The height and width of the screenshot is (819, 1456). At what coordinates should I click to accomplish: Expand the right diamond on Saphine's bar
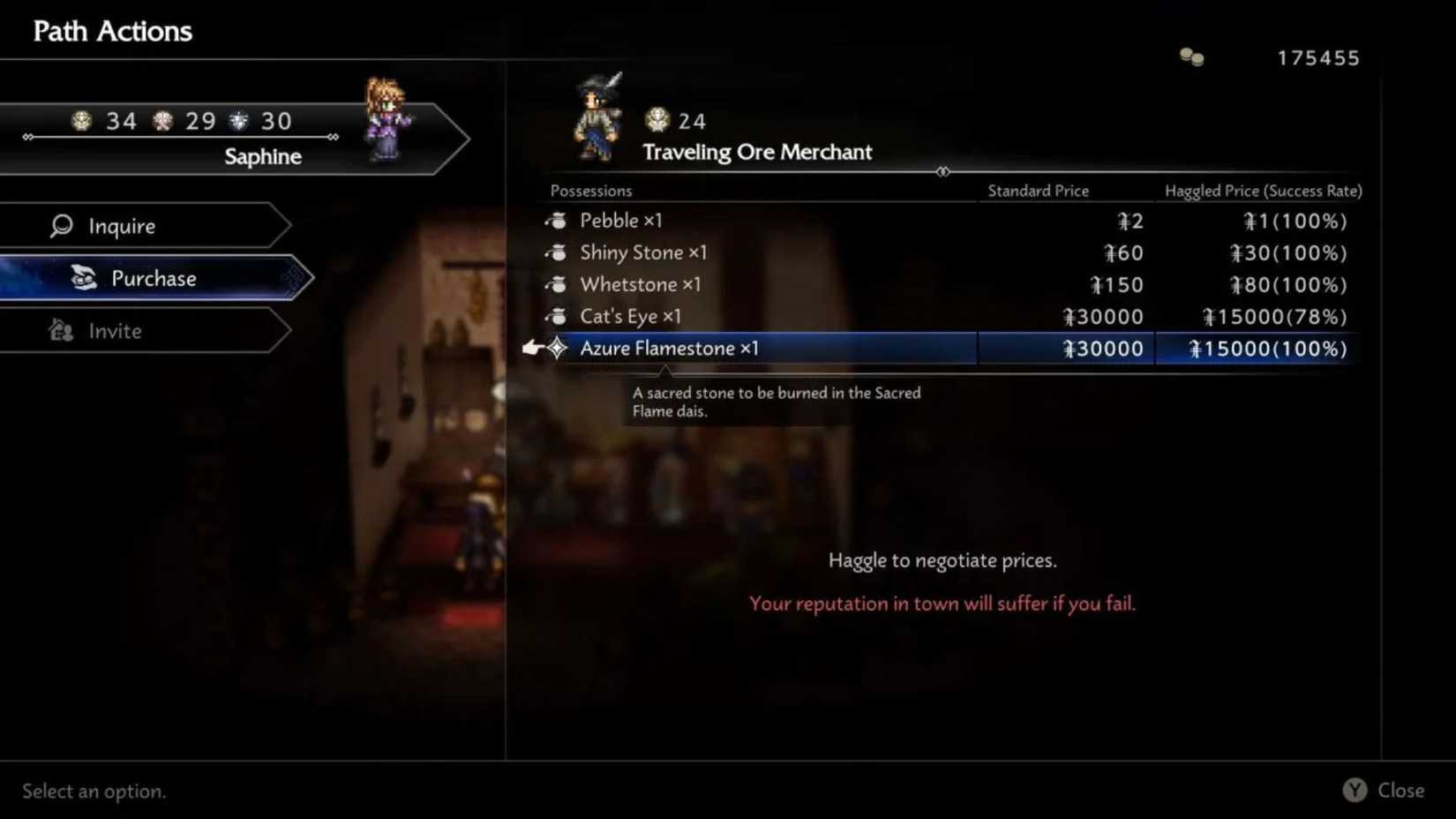point(333,137)
